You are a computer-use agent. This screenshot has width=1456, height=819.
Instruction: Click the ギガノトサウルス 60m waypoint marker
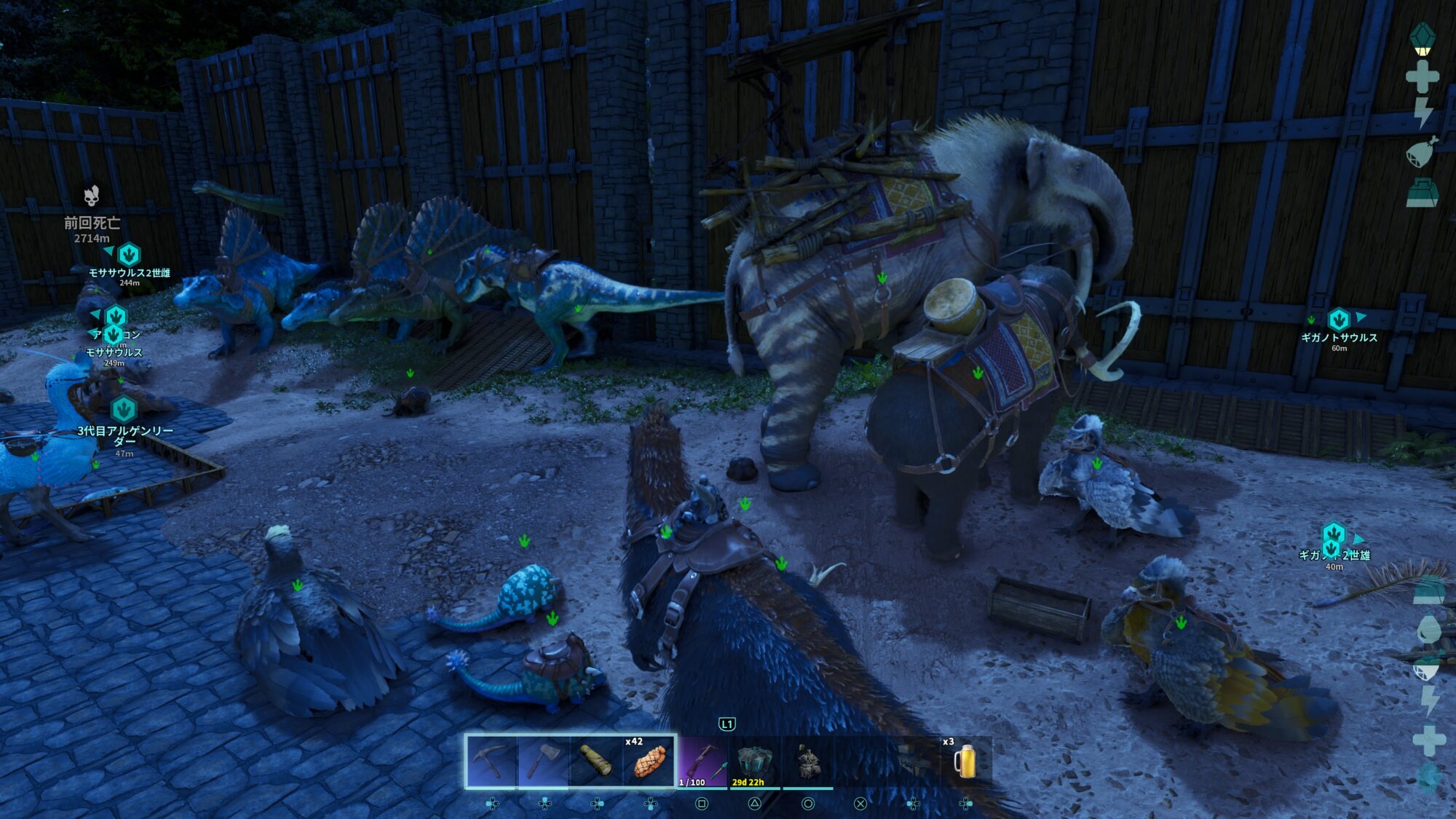(x=1338, y=320)
